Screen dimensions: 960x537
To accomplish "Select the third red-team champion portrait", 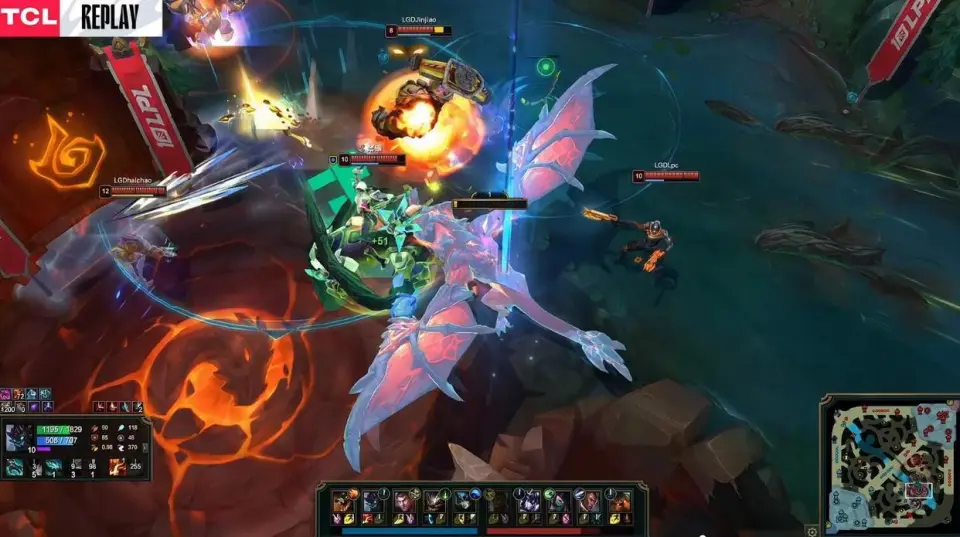I will 560,501.
